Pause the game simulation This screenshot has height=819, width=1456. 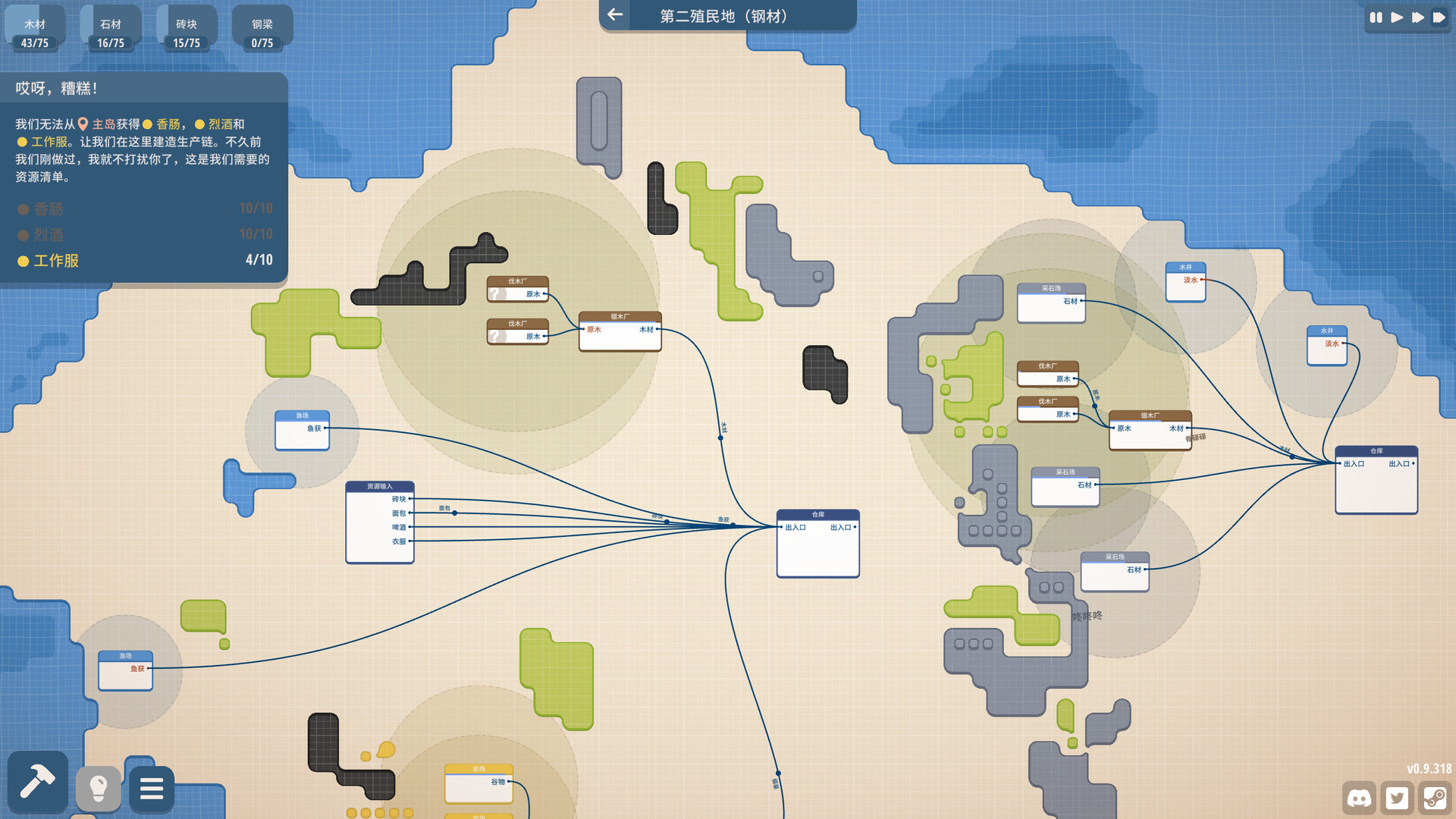tap(1376, 17)
